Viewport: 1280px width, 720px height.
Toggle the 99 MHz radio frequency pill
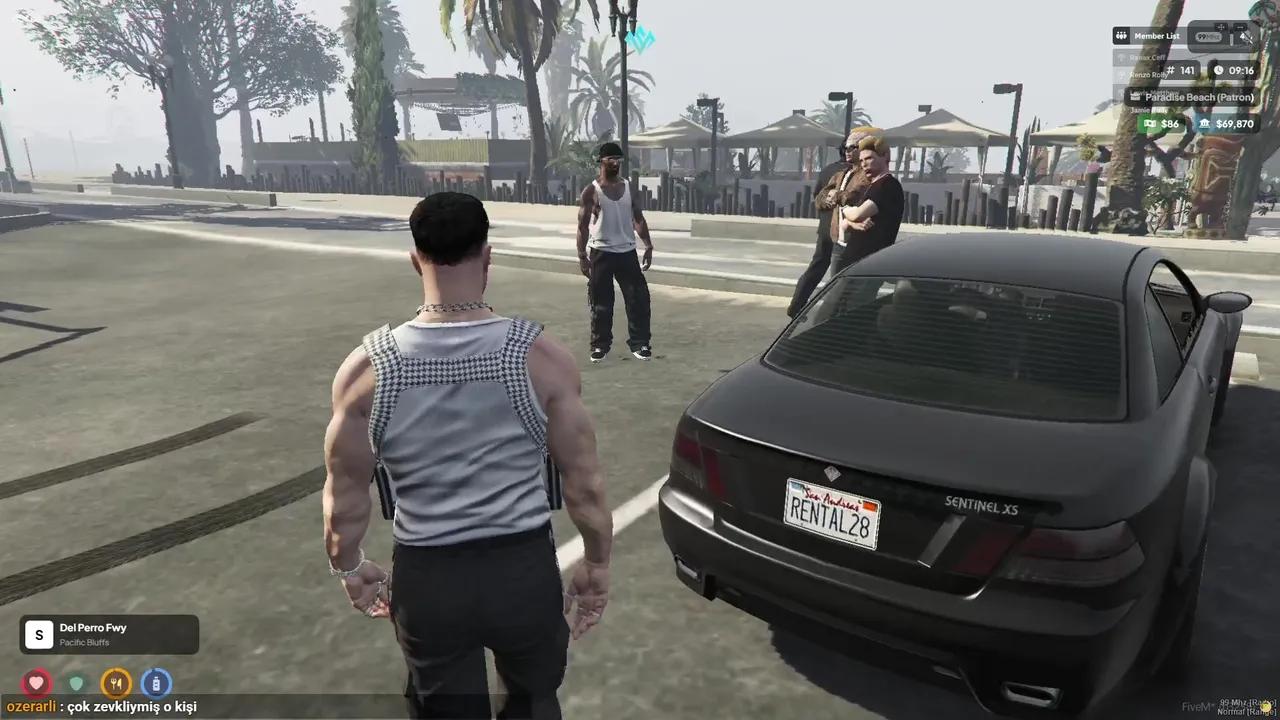[x=1207, y=36]
